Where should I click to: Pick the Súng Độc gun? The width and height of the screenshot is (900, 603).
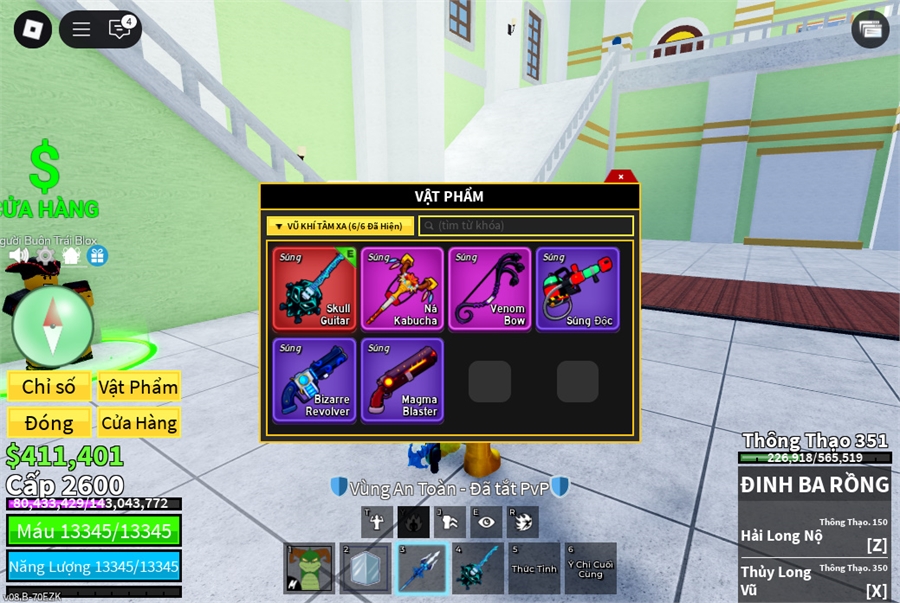pos(577,289)
